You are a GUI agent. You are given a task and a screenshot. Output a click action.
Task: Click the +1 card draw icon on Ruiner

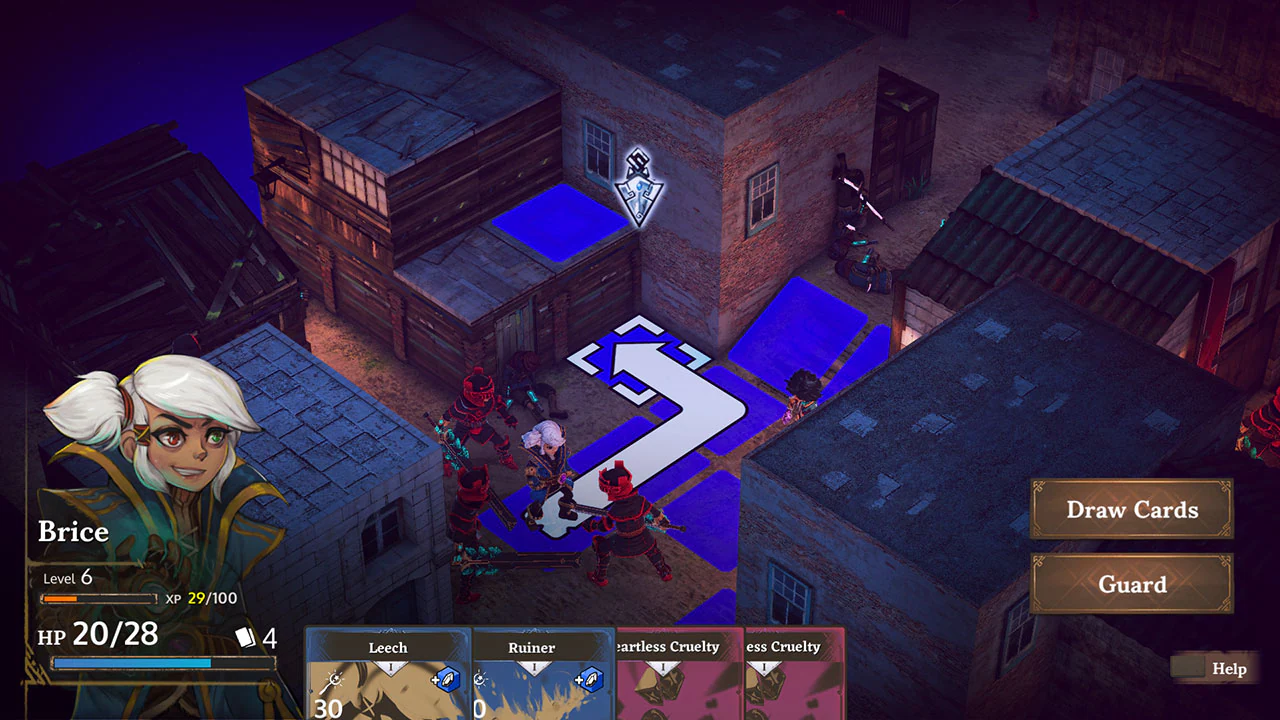coord(591,680)
